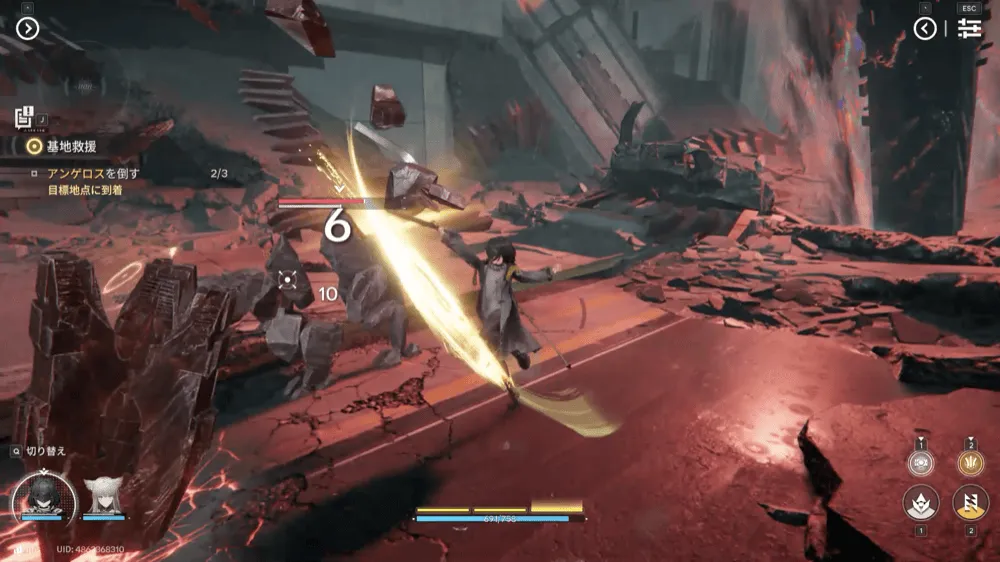Screen dimensions: 1000x562
Task: Use the small silver combo skill icon
Action: [x=920, y=462]
